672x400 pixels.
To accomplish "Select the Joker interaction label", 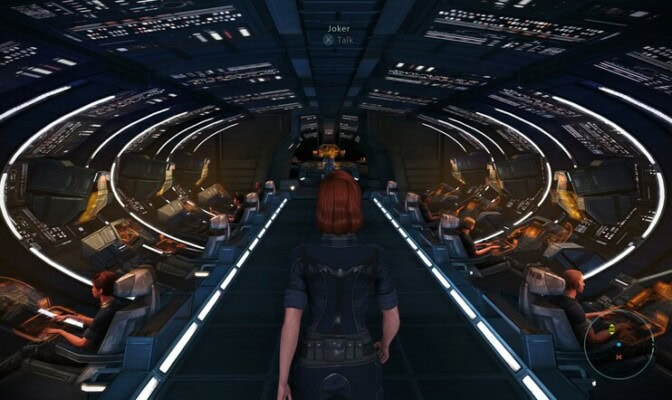I will point(335,33).
